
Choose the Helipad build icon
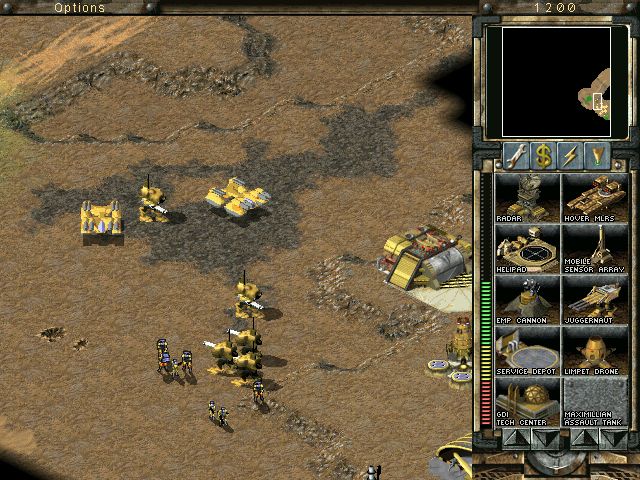(527, 248)
